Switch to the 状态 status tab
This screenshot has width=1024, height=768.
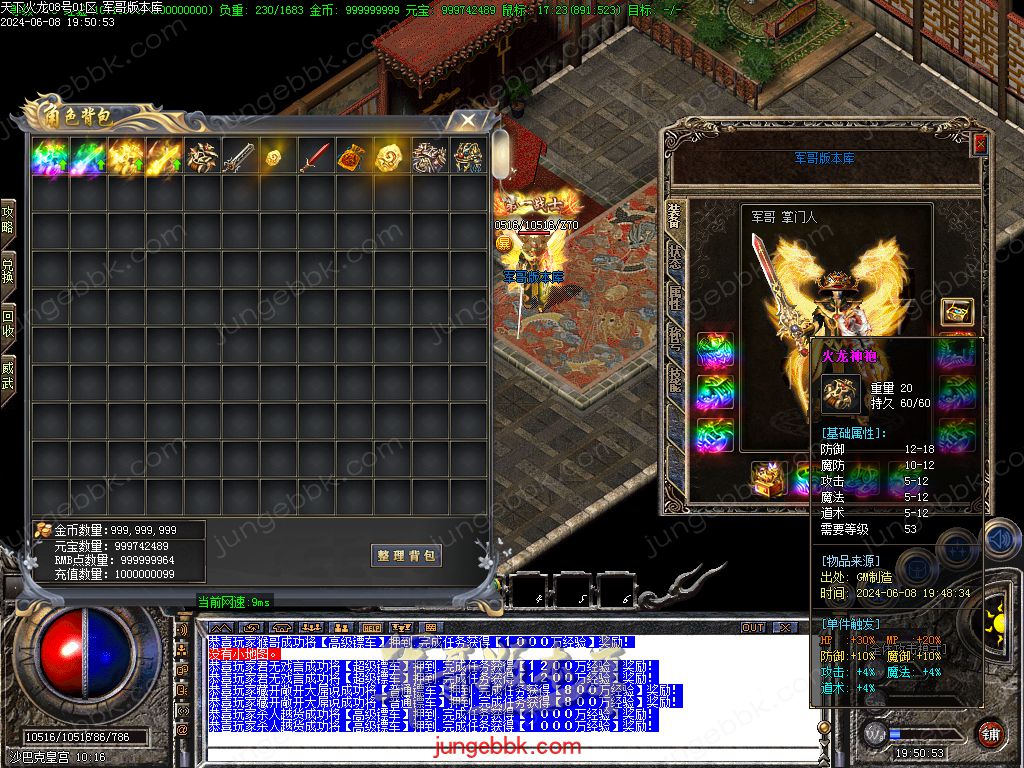point(674,256)
